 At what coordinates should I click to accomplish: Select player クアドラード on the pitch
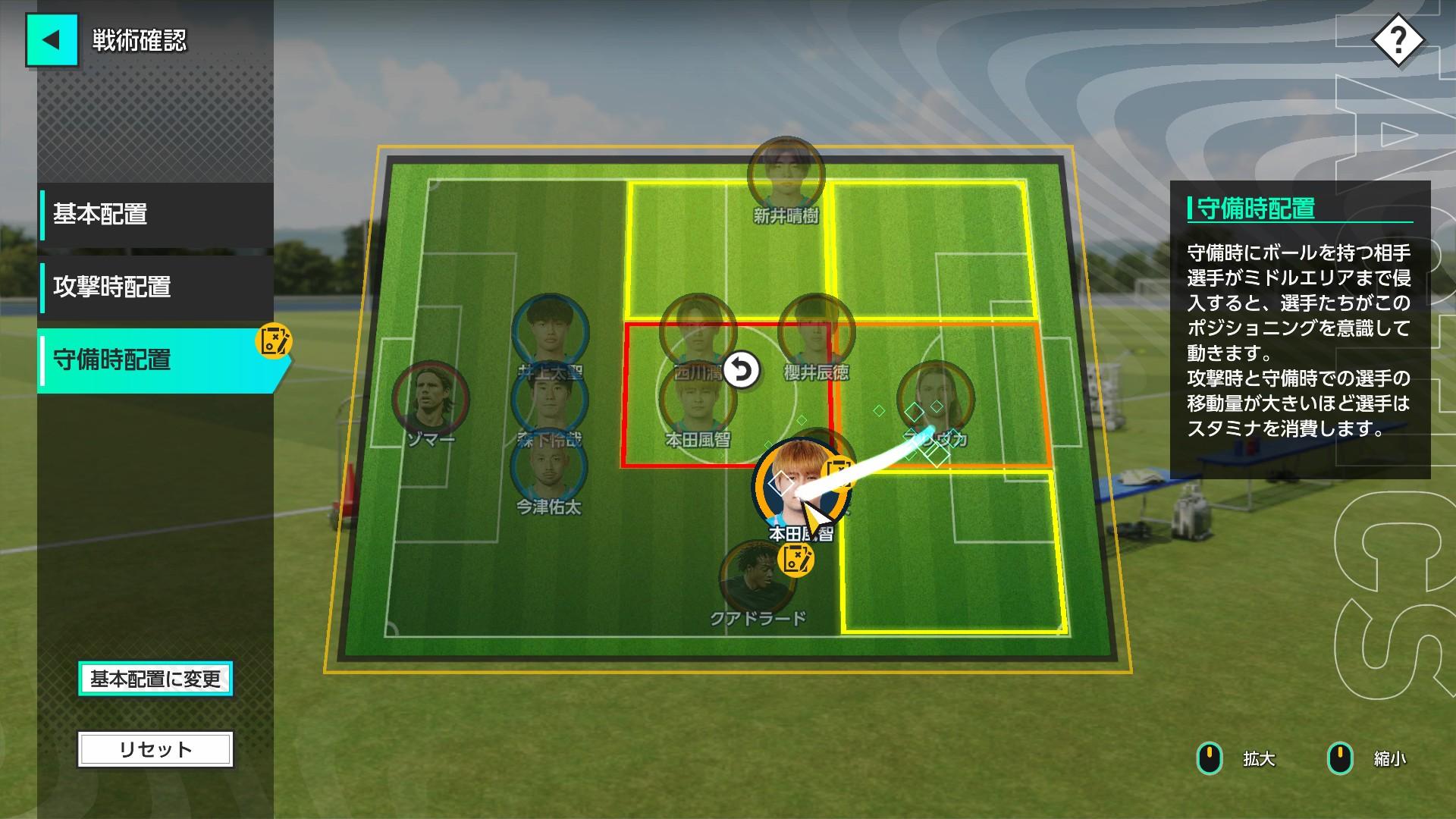756,580
